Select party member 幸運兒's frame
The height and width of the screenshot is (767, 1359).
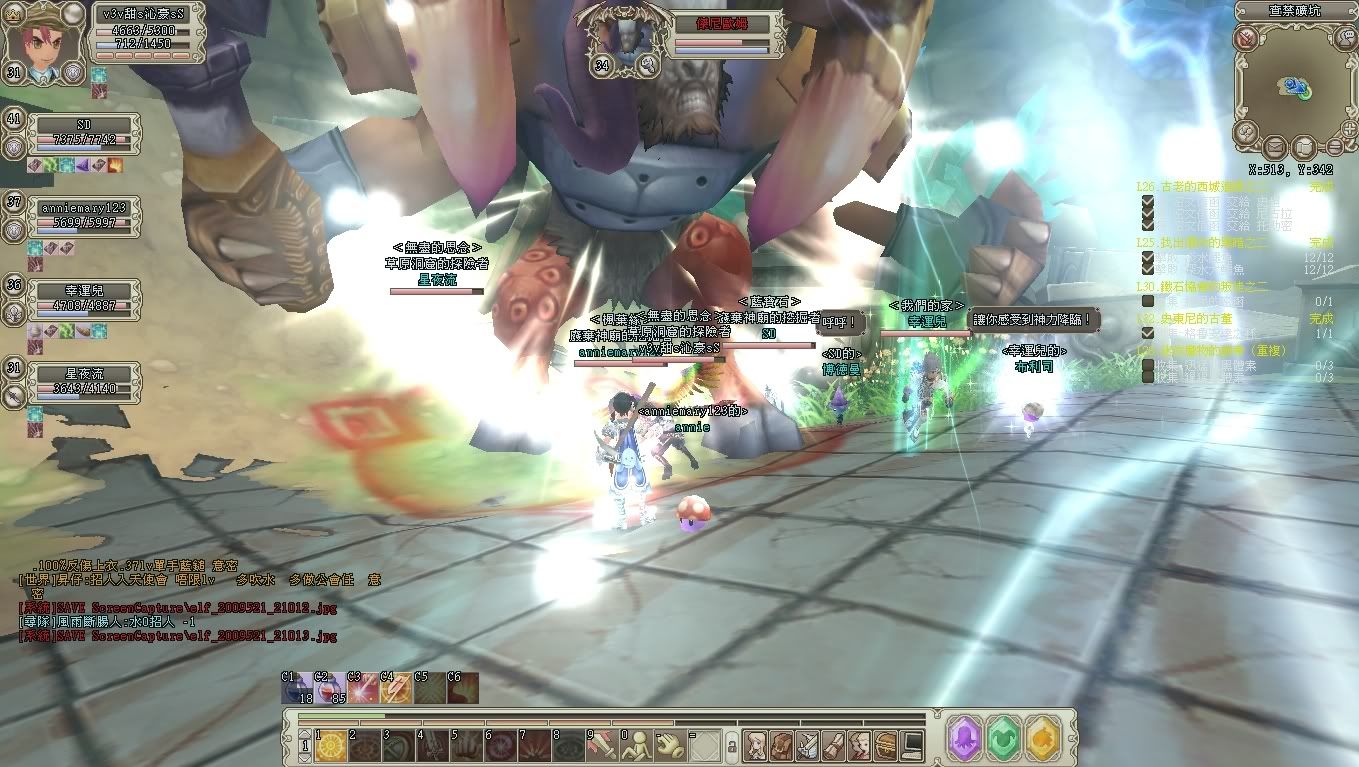[84, 298]
